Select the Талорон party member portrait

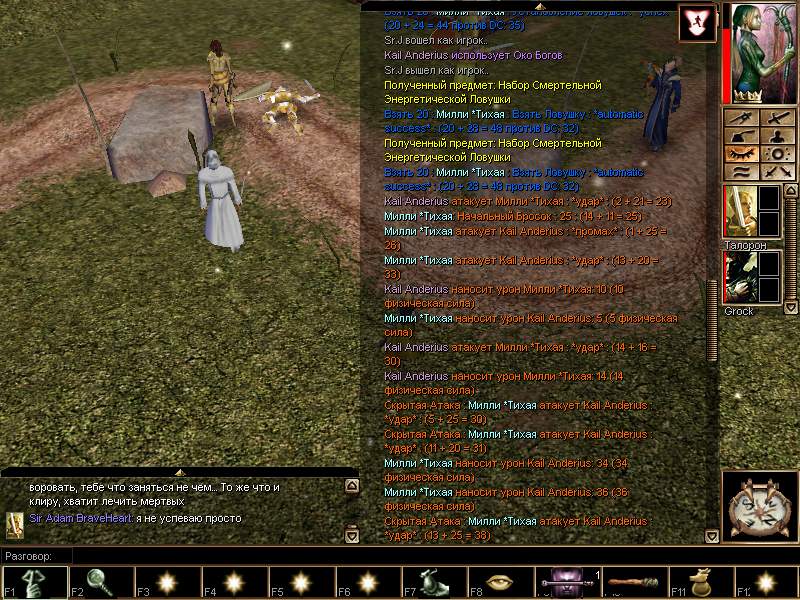coord(740,212)
